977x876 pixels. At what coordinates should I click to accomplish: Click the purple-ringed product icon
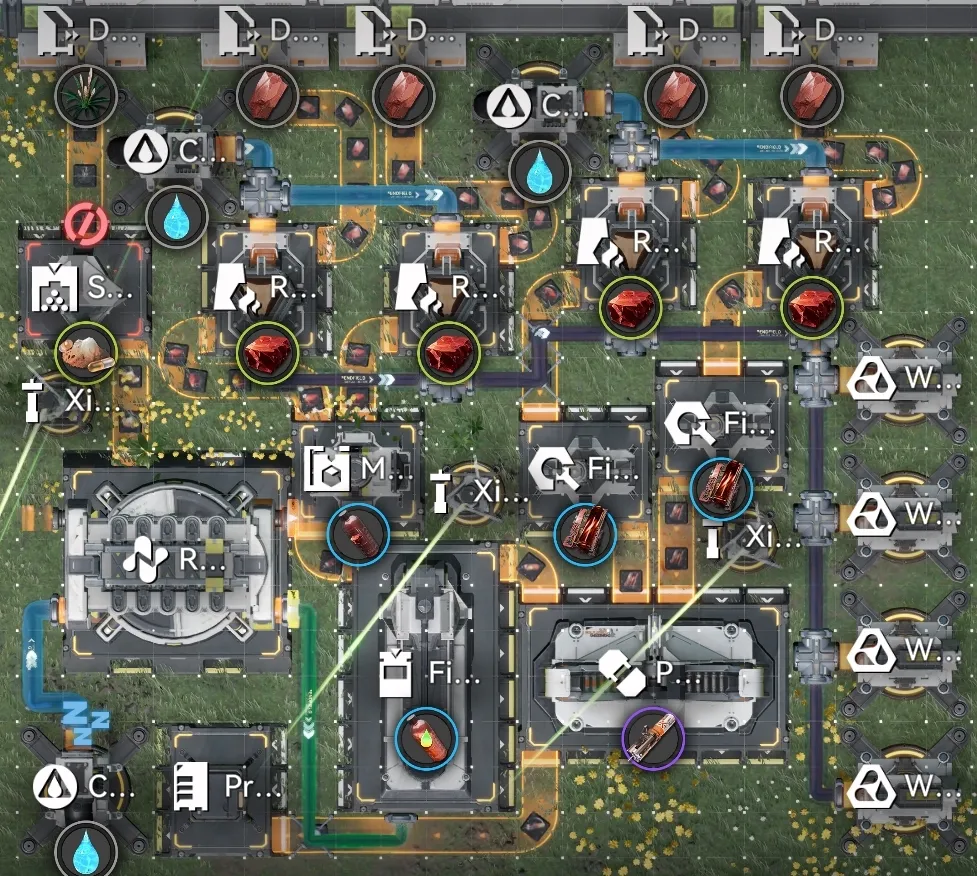tap(652, 741)
